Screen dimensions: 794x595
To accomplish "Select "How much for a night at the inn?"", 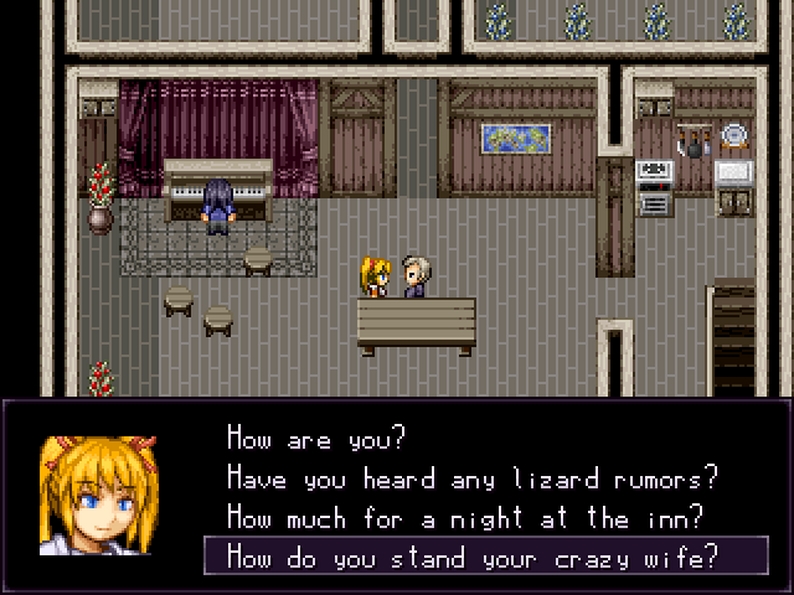I will pos(465,516).
